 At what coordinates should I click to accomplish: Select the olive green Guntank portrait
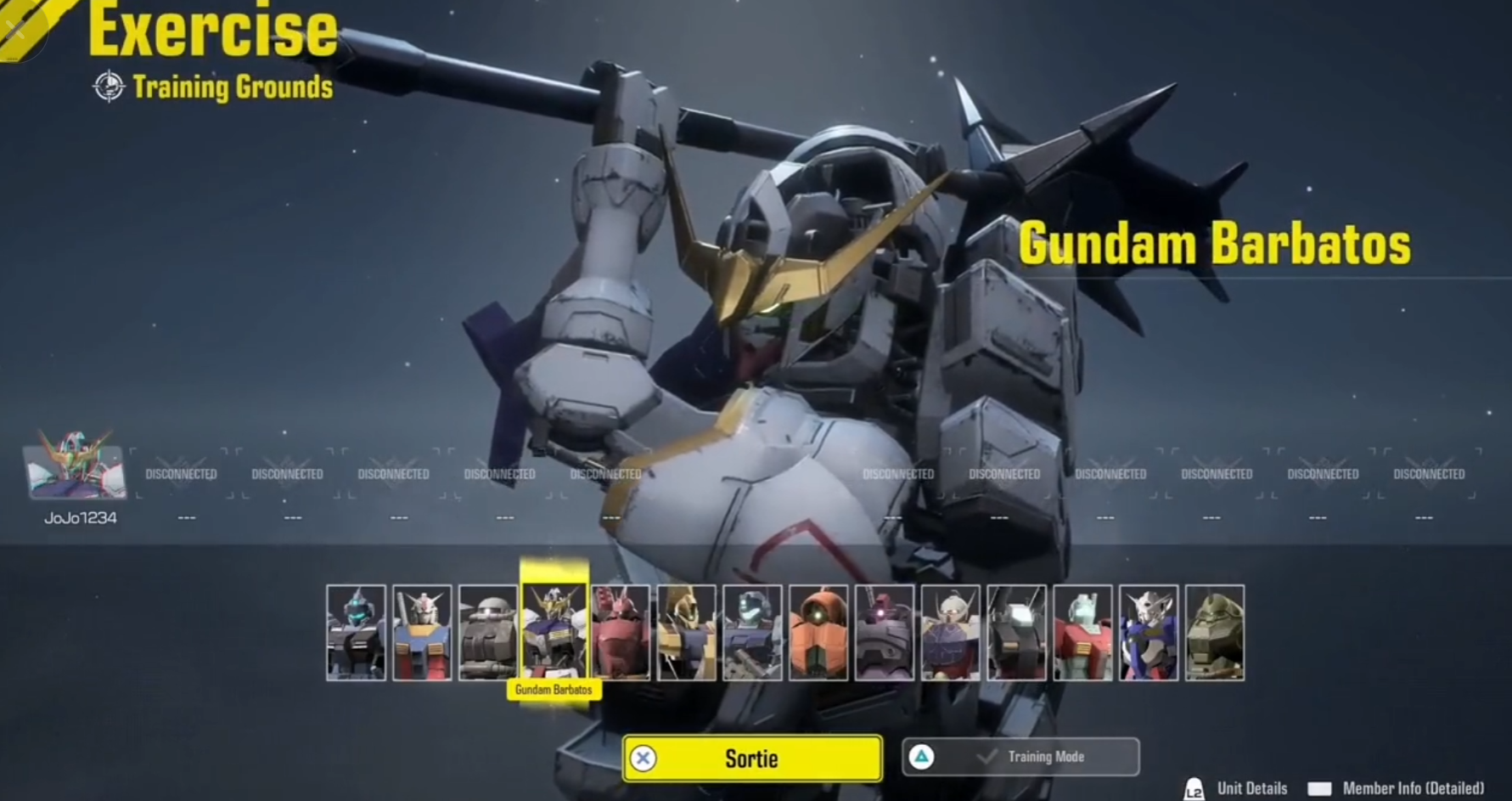1215,632
